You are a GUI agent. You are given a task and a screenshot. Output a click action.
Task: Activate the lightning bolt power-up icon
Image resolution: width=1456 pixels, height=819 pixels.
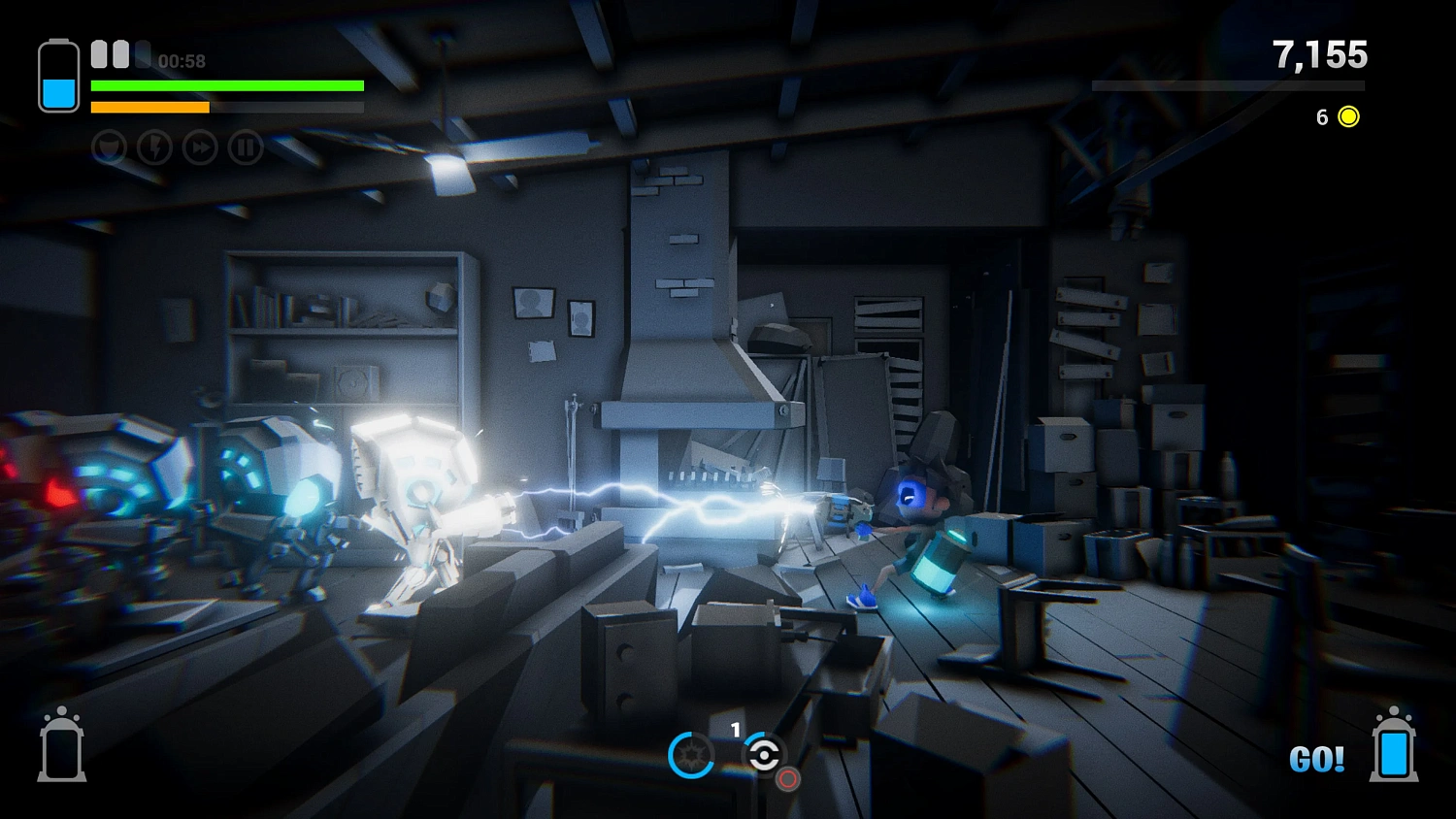154,147
